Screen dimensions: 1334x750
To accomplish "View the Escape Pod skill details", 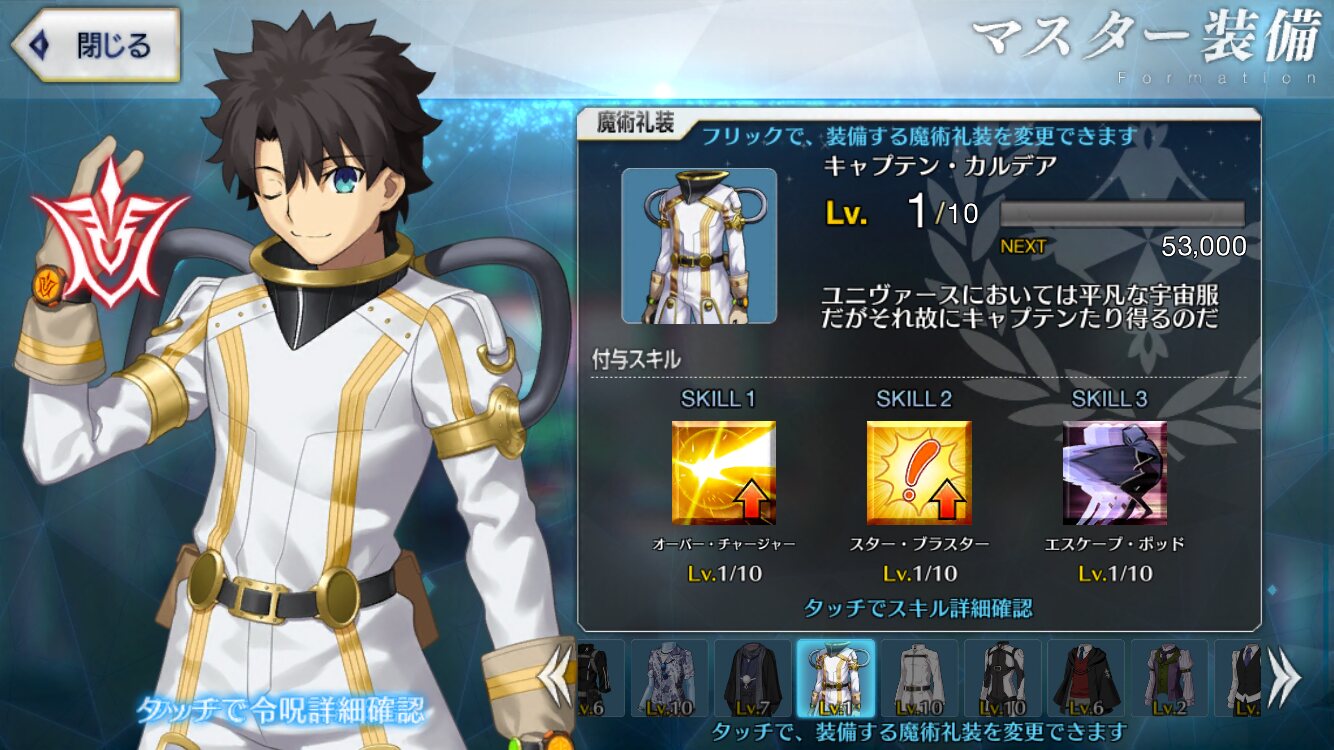I will tap(1113, 473).
